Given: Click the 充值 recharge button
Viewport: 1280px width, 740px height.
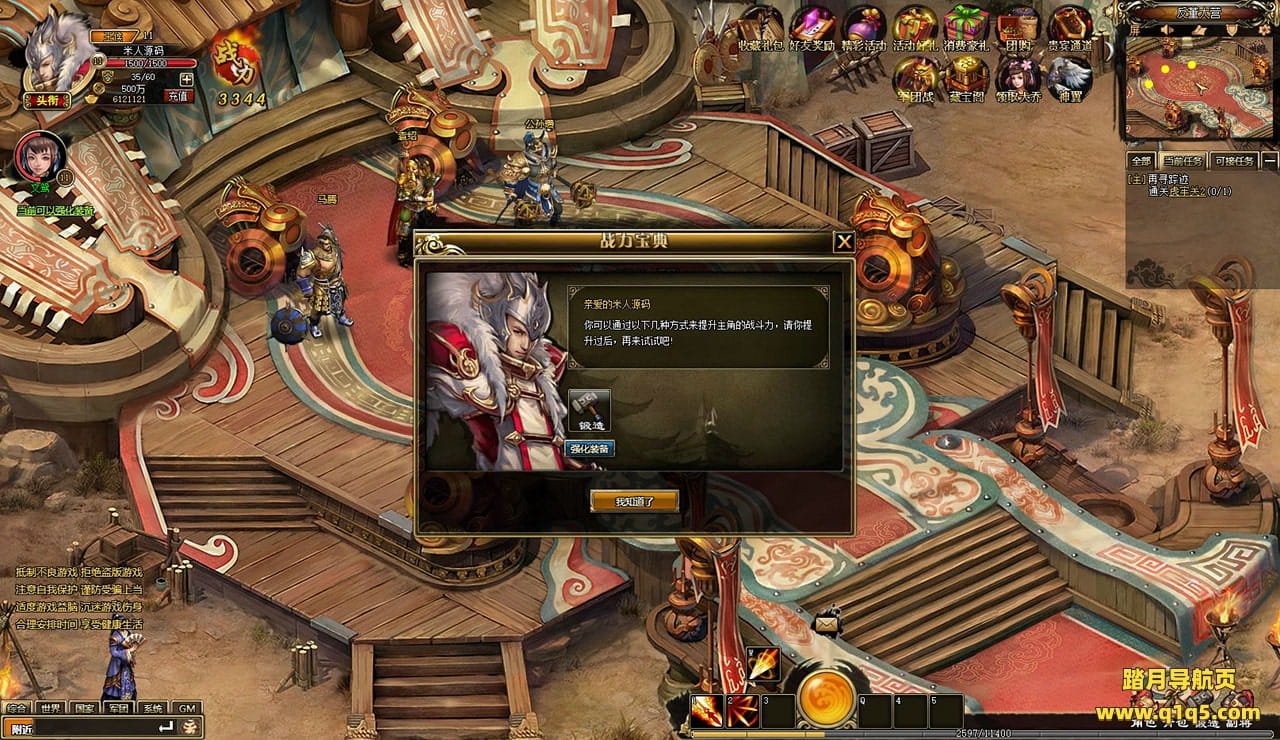Looking at the screenshot, I should pyautogui.click(x=179, y=96).
